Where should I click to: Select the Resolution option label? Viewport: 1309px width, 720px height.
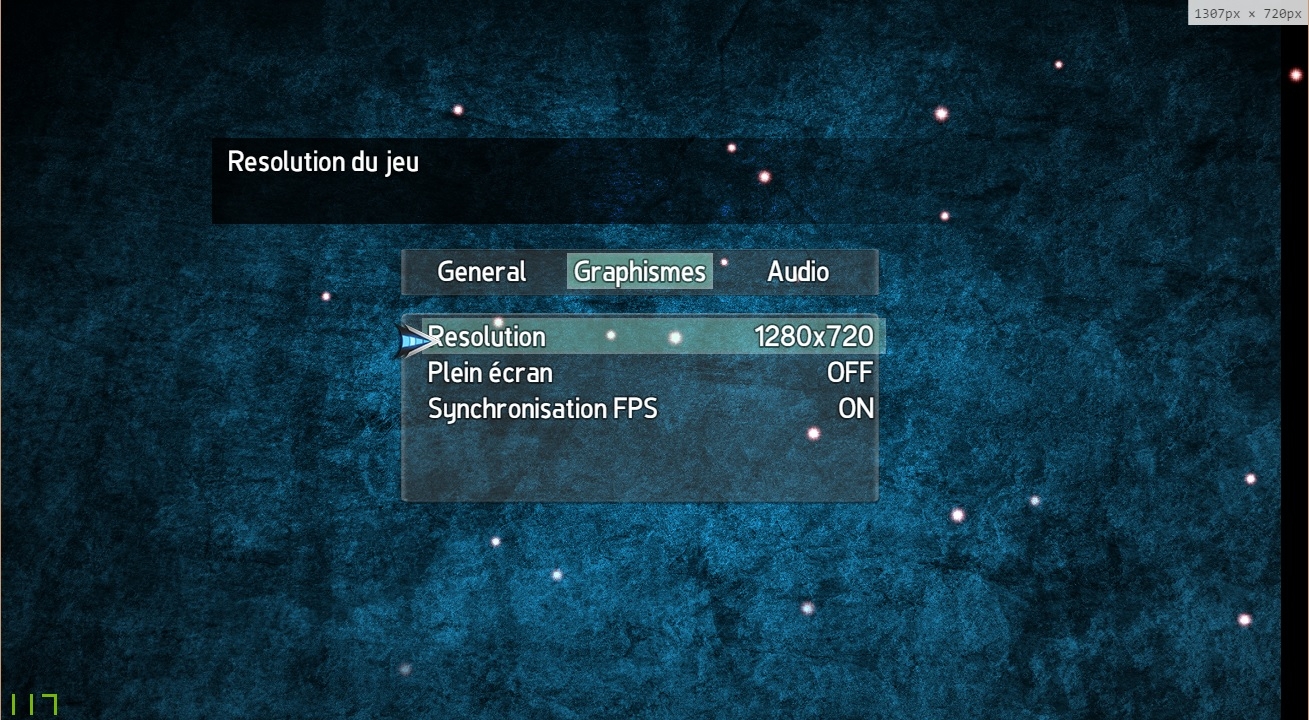click(x=487, y=337)
